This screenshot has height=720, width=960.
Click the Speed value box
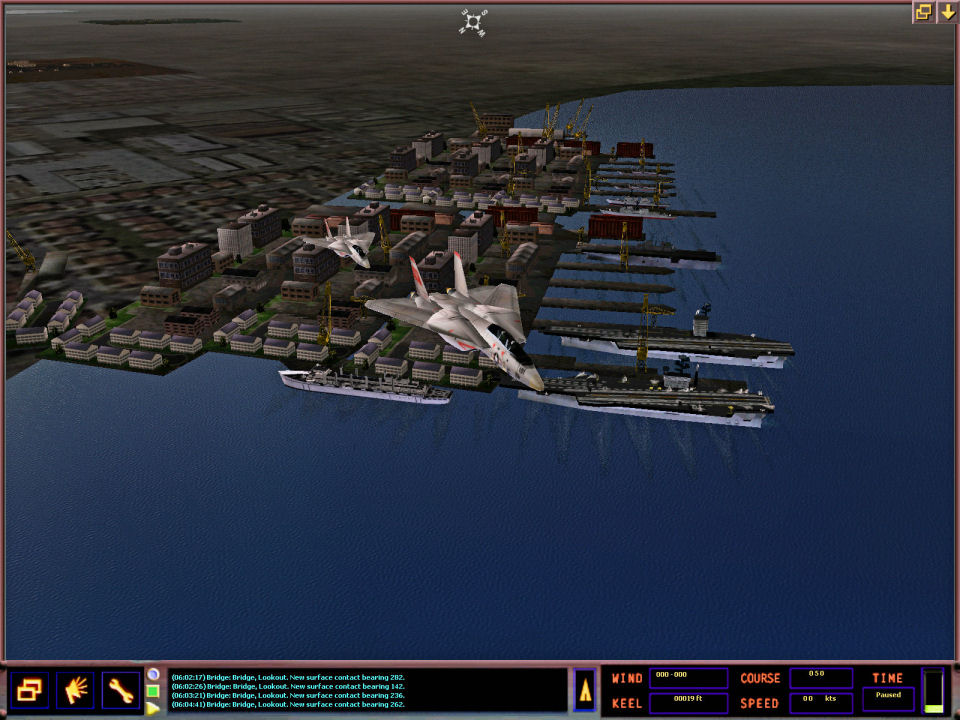821,702
